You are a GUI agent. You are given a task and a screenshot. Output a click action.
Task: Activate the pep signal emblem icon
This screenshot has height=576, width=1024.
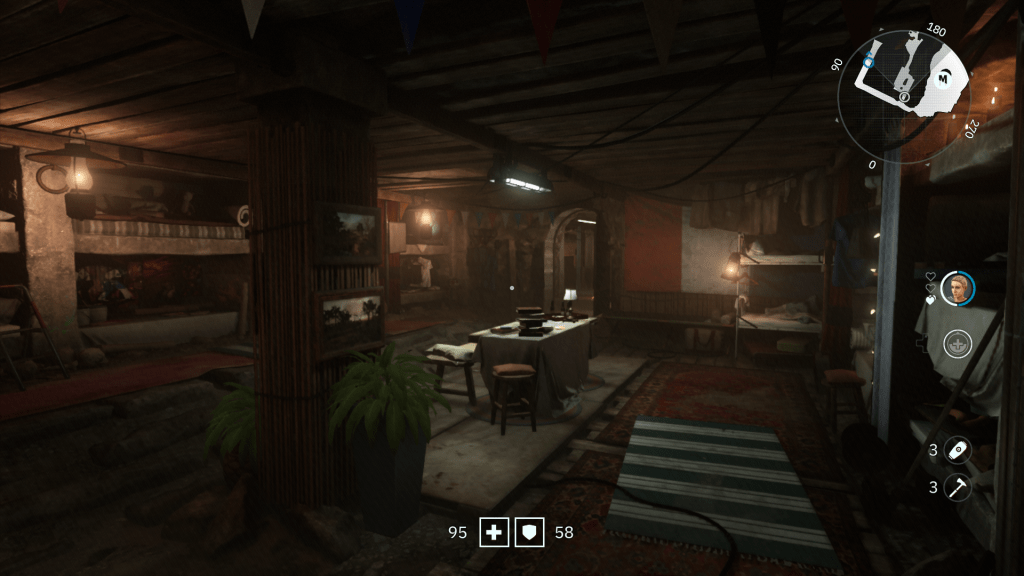pyautogui.click(x=957, y=345)
